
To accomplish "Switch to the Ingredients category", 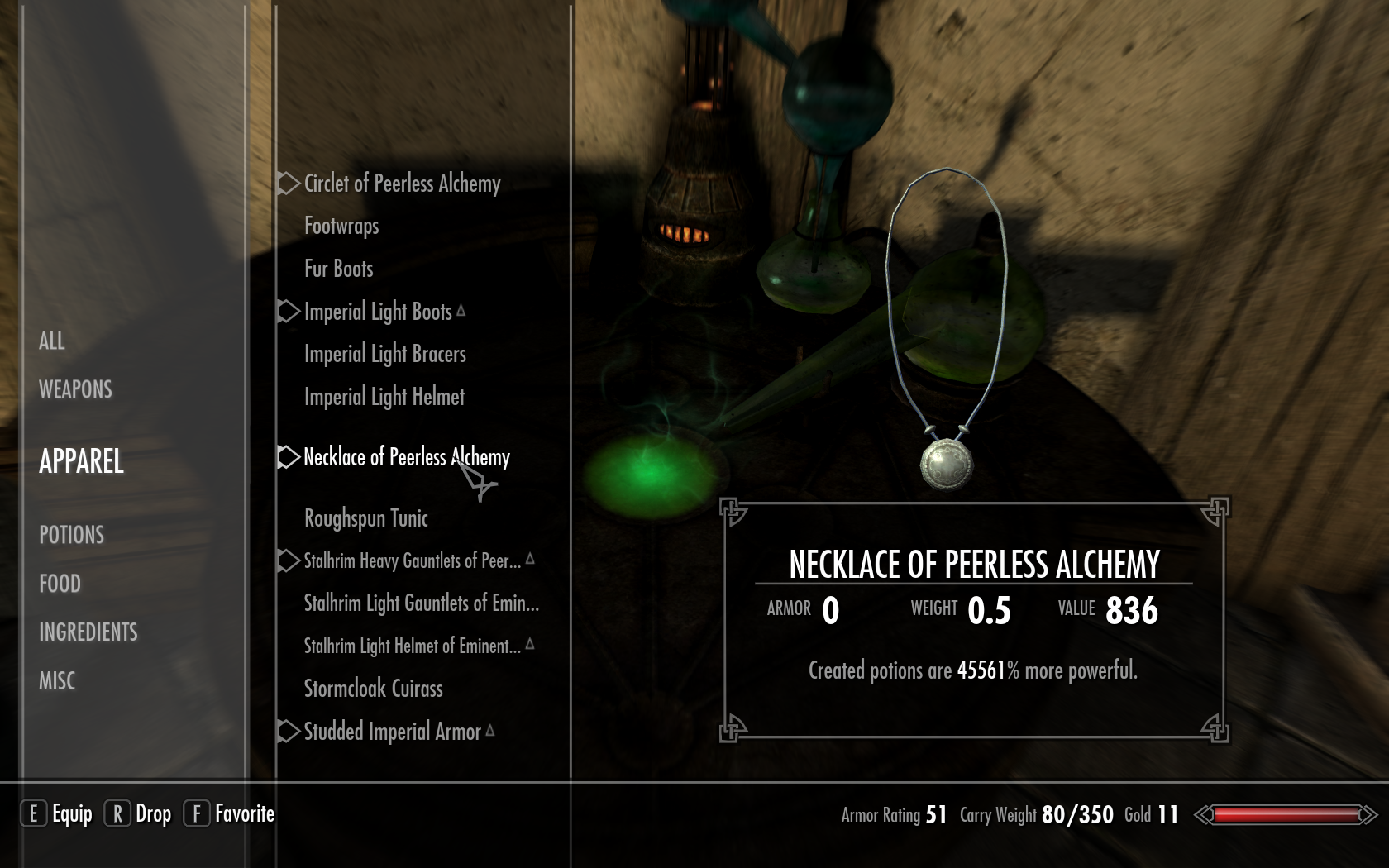I will [88, 632].
